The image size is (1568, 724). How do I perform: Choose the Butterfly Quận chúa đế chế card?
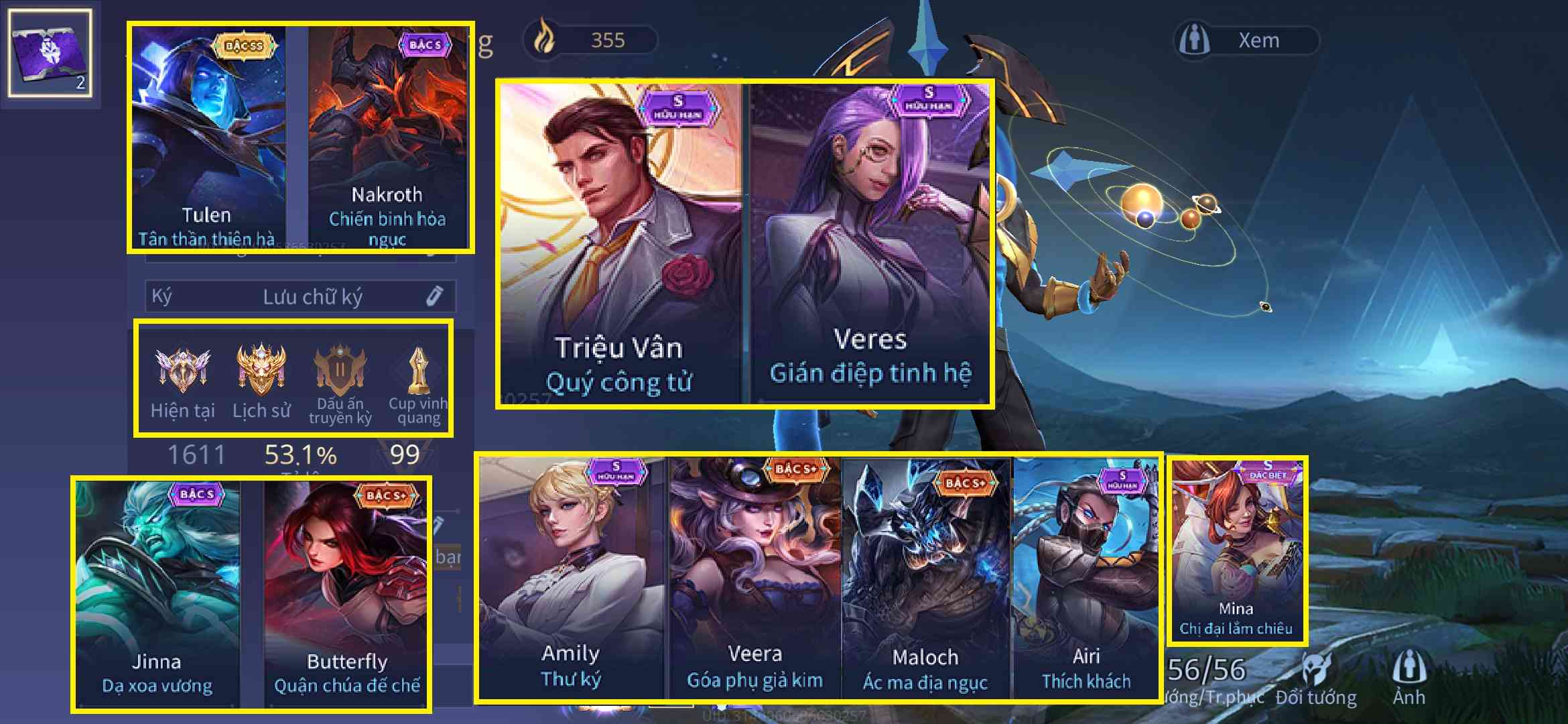(346, 593)
